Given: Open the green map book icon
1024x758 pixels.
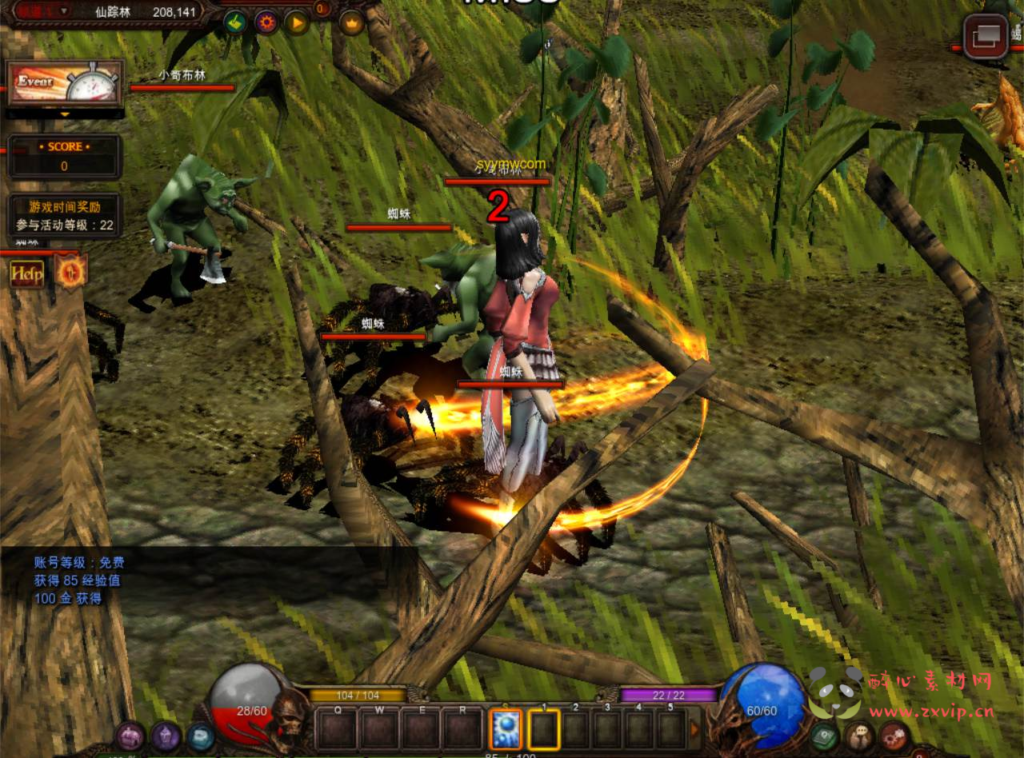Looking at the screenshot, I should point(825,738).
